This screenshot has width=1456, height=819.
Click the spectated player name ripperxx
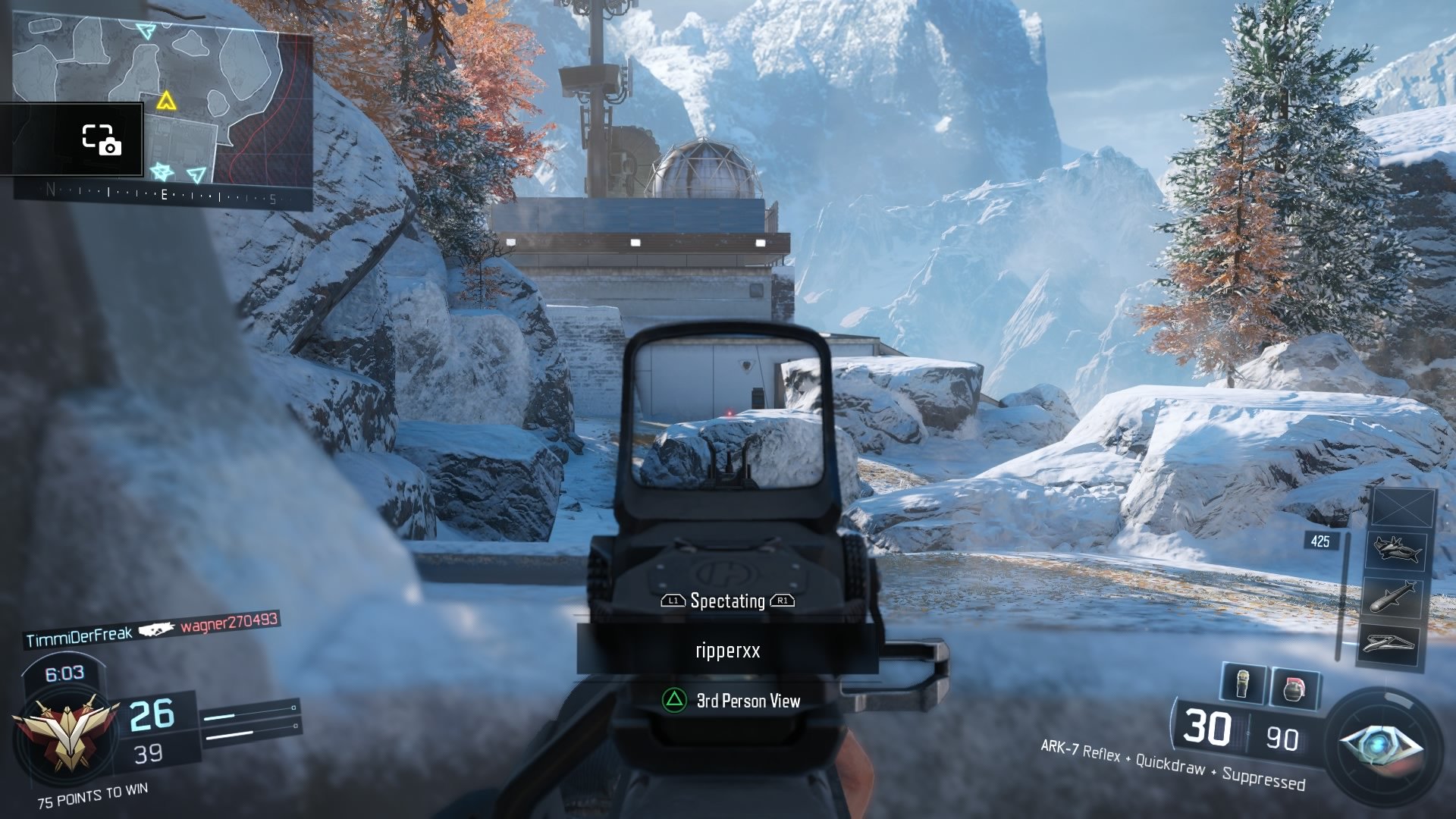[727, 651]
